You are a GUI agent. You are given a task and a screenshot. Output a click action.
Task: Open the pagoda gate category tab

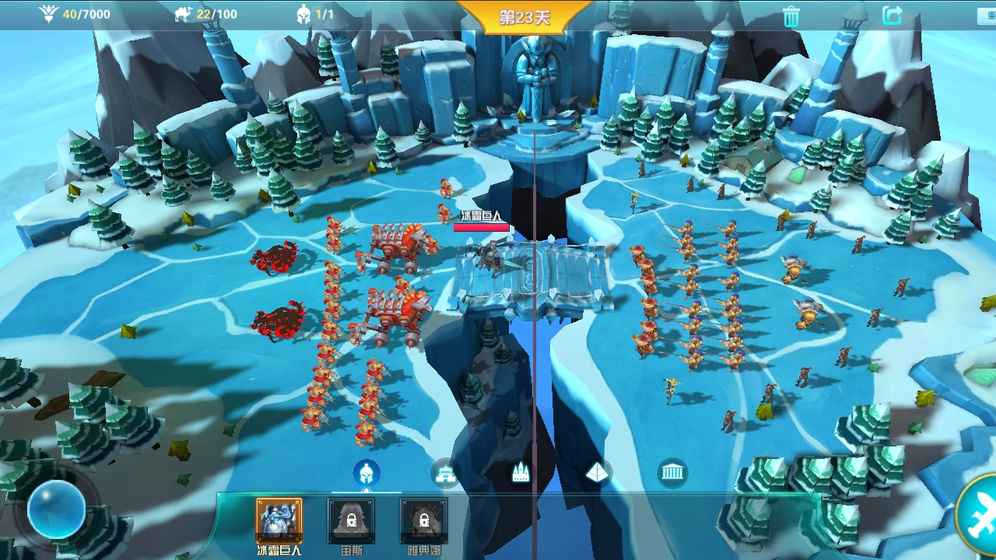point(444,472)
